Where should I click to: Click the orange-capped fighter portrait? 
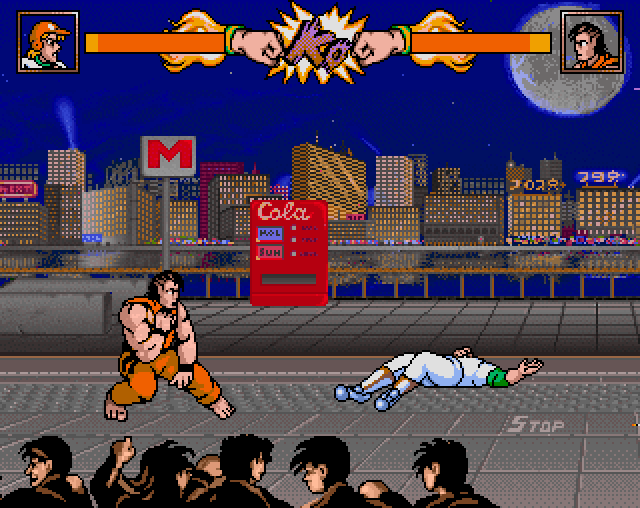tap(47, 42)
